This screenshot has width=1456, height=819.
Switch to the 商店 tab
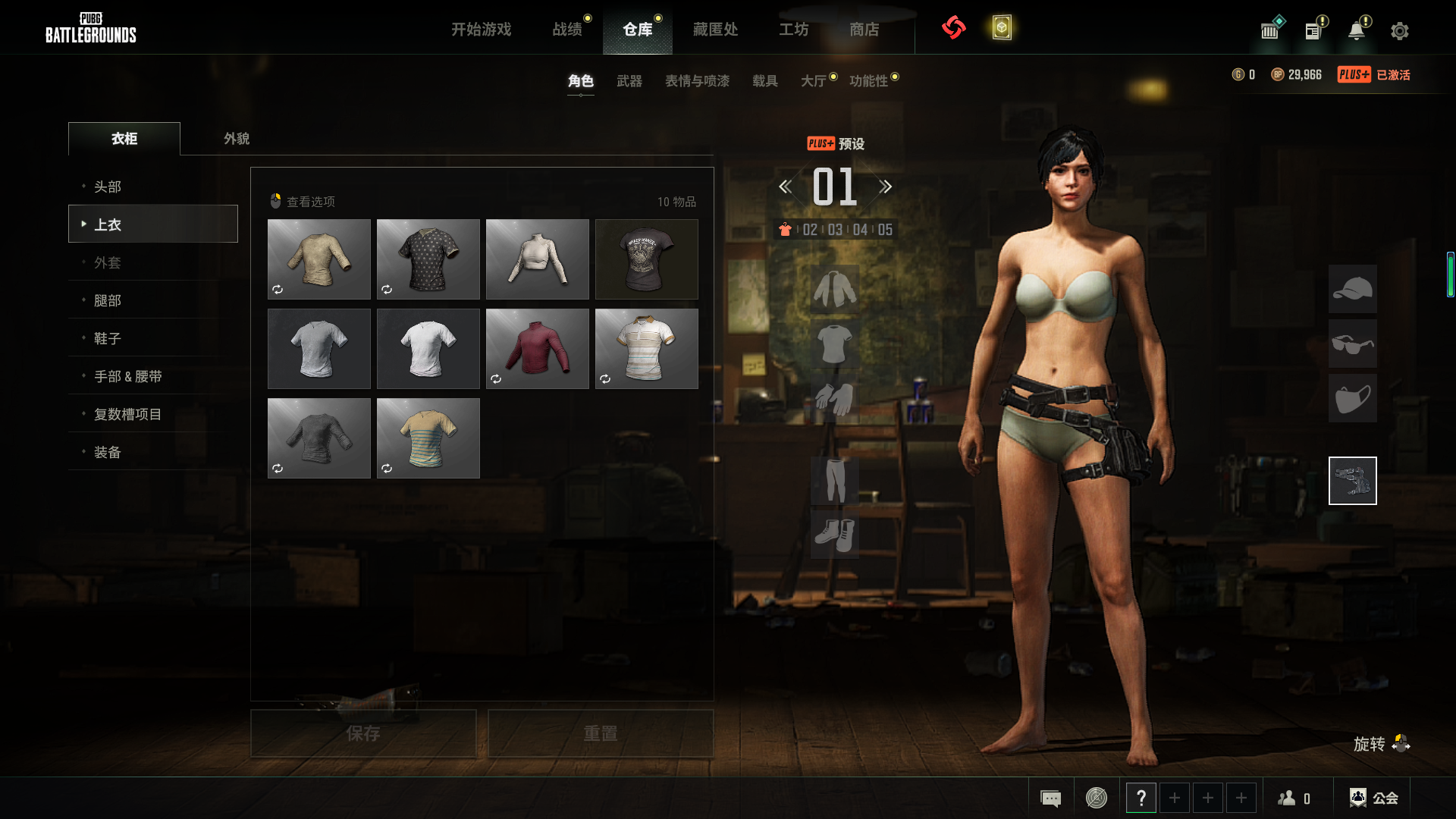tap(864, 30)
